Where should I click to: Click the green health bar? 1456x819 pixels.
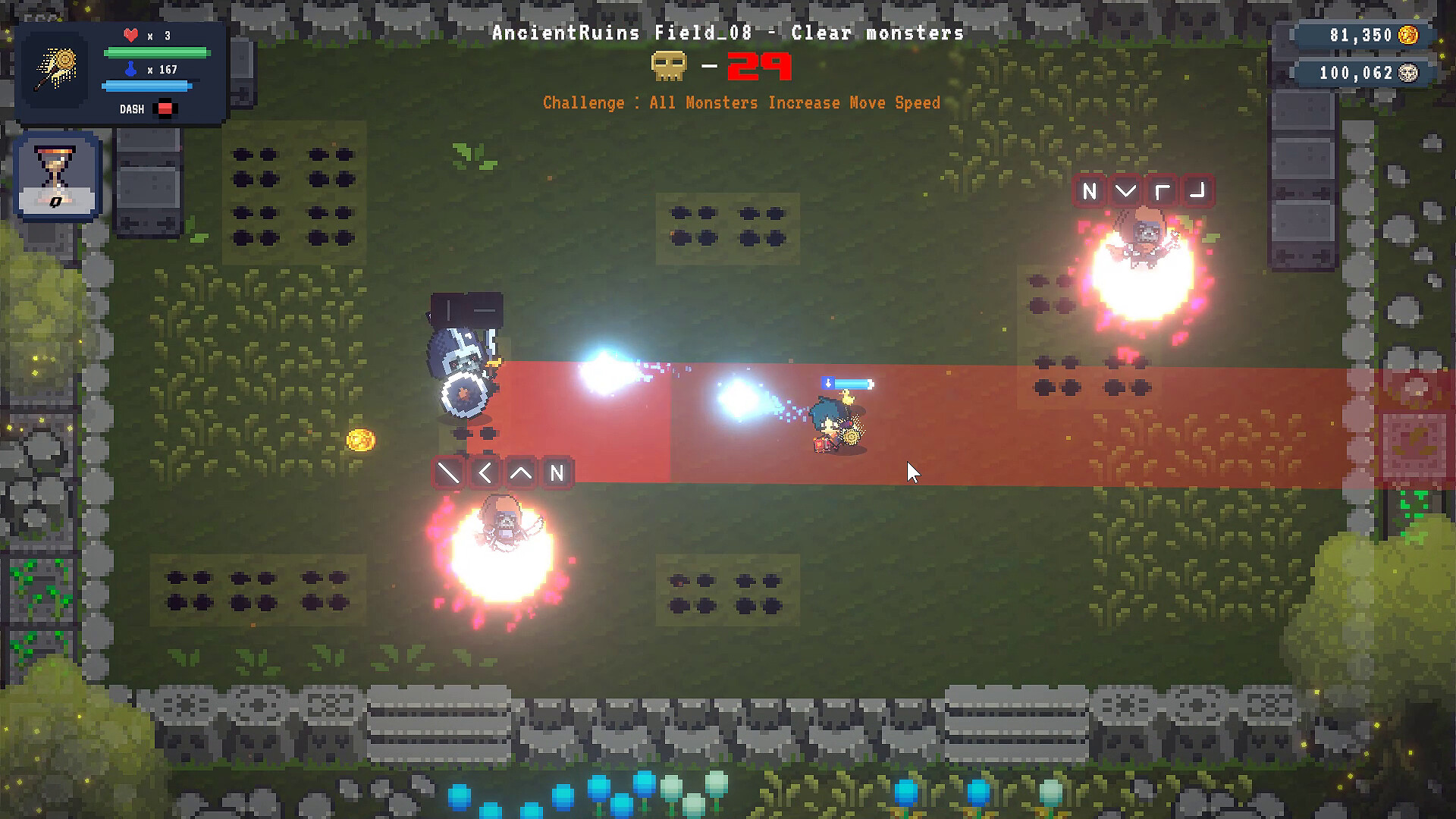[158, 52]
